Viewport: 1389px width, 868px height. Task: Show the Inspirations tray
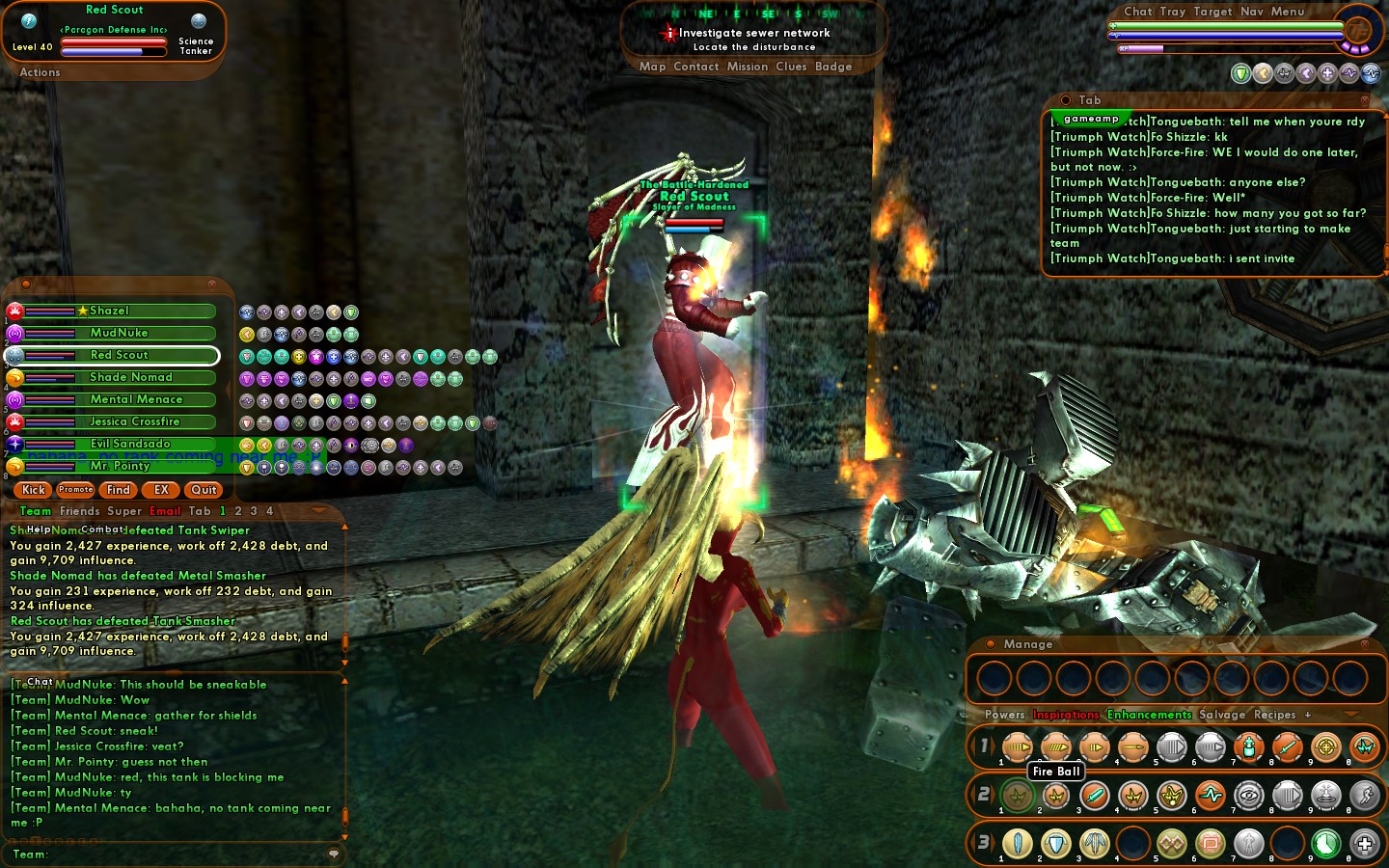coord(1066,715)
